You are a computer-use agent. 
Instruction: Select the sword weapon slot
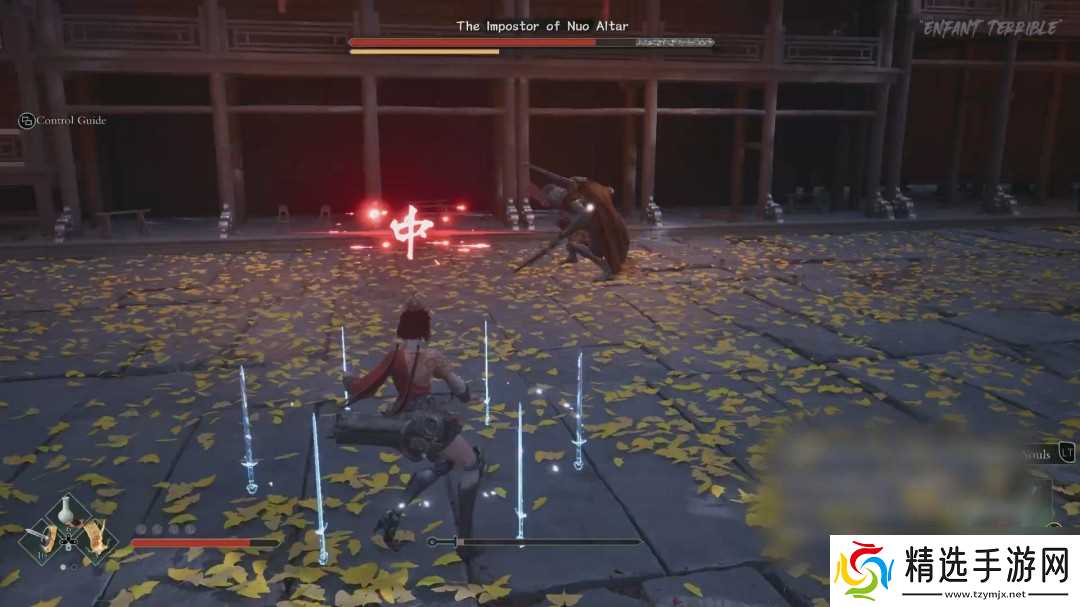click(x=43, y=538)
